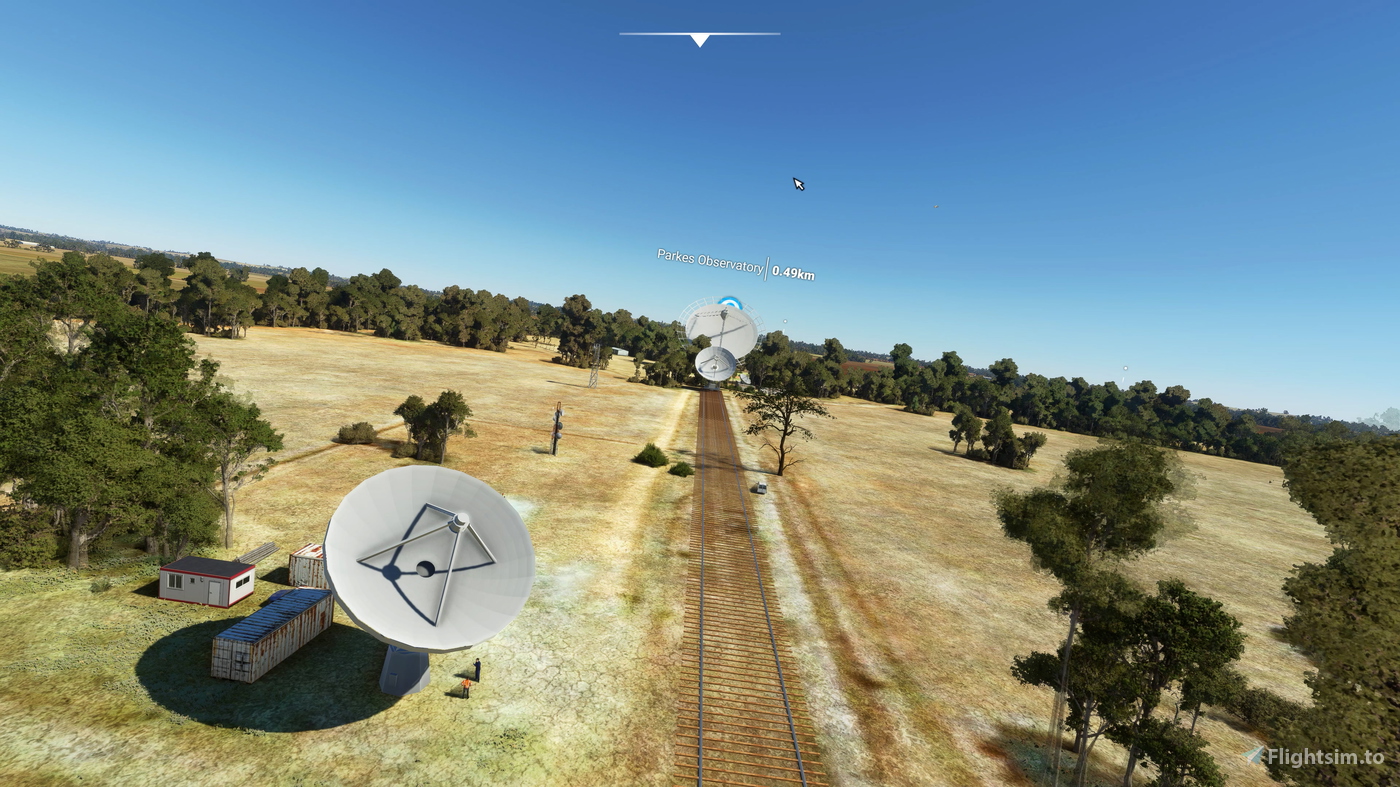
Task: Click the blue POI target marker above the telescope
Action: pyautogui.click(x=730, y=302)
